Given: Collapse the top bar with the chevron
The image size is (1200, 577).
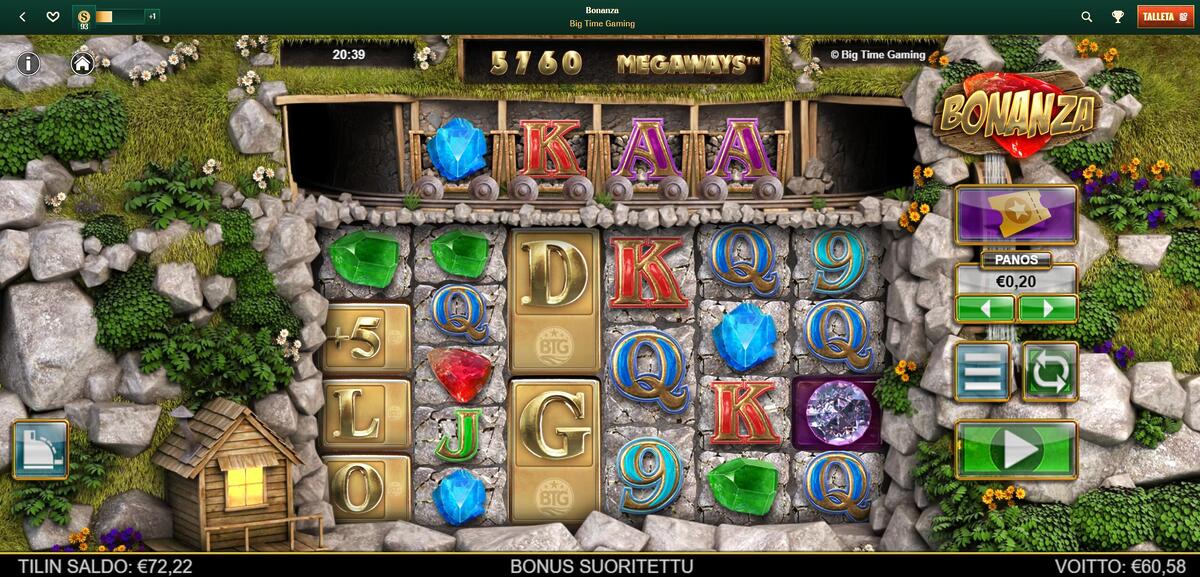Looking at the screenshot, I should 23,17.
